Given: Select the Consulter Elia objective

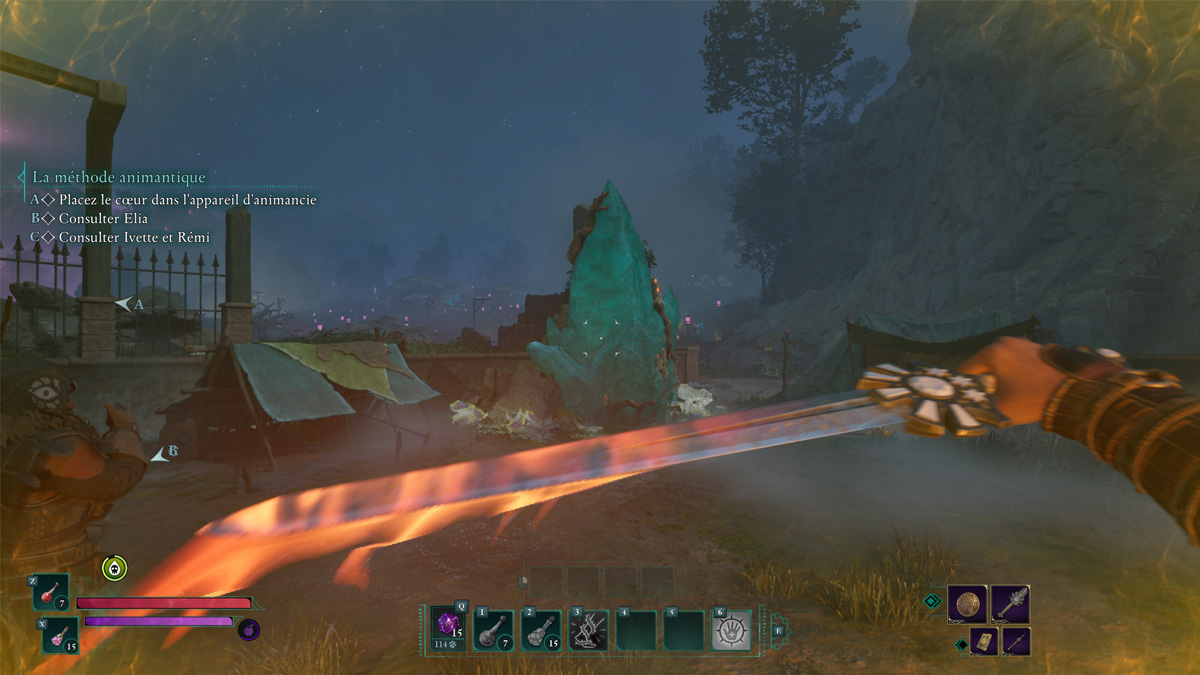Looking at the screenshot, I should click(103, 218).
